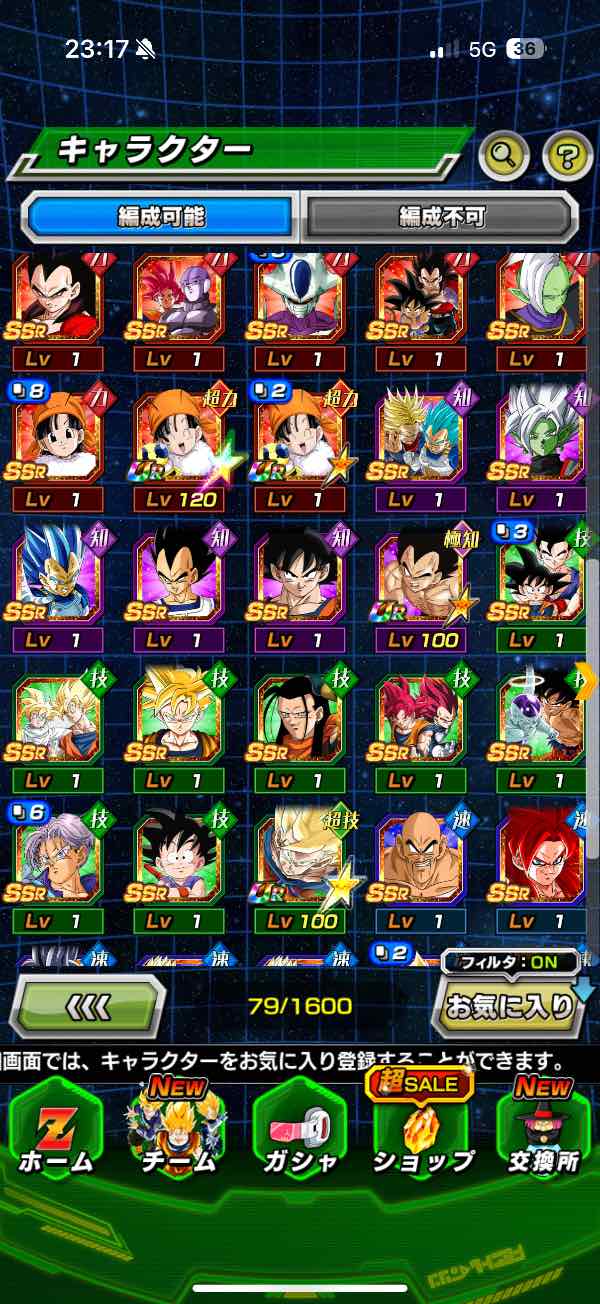This screenshot has width=600, height=1304.
Task: Go back with the green arrow button
Action: (x=88, y=1005)
